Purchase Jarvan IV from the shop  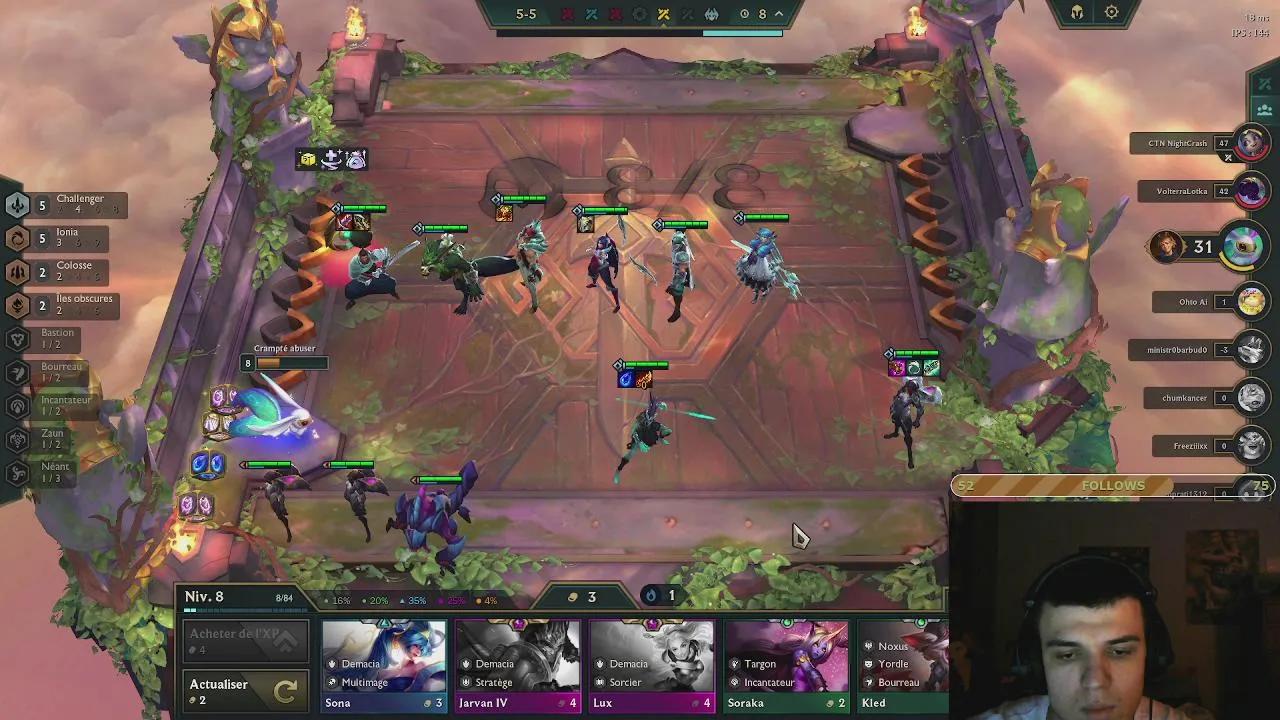click(518, 665)
